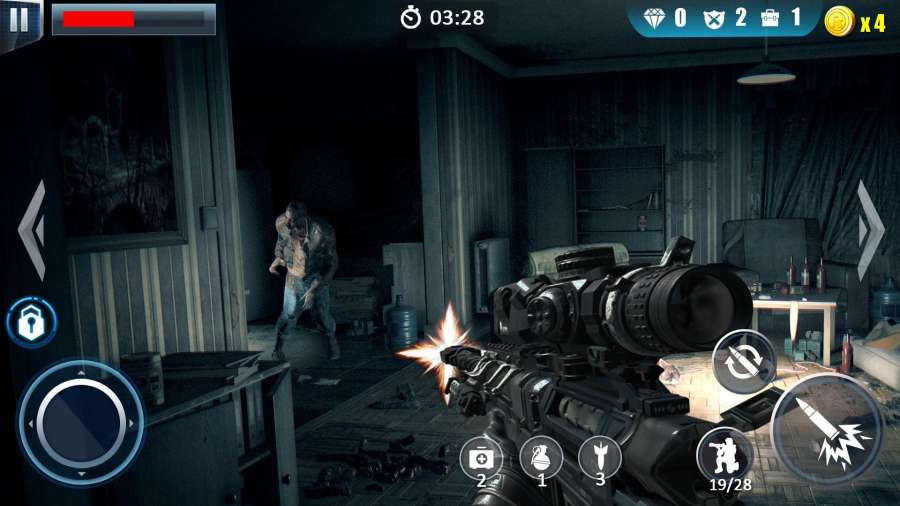Activate the wrench item slot
The image size is (900, 506).
(600, 458)
